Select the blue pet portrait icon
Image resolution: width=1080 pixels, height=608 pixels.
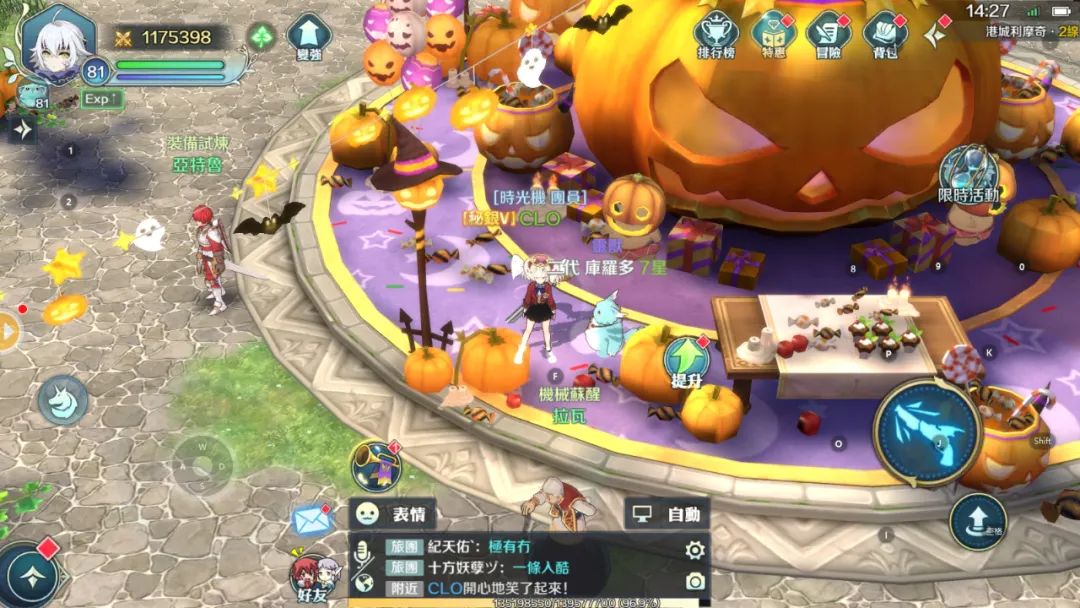coord(32,95)
